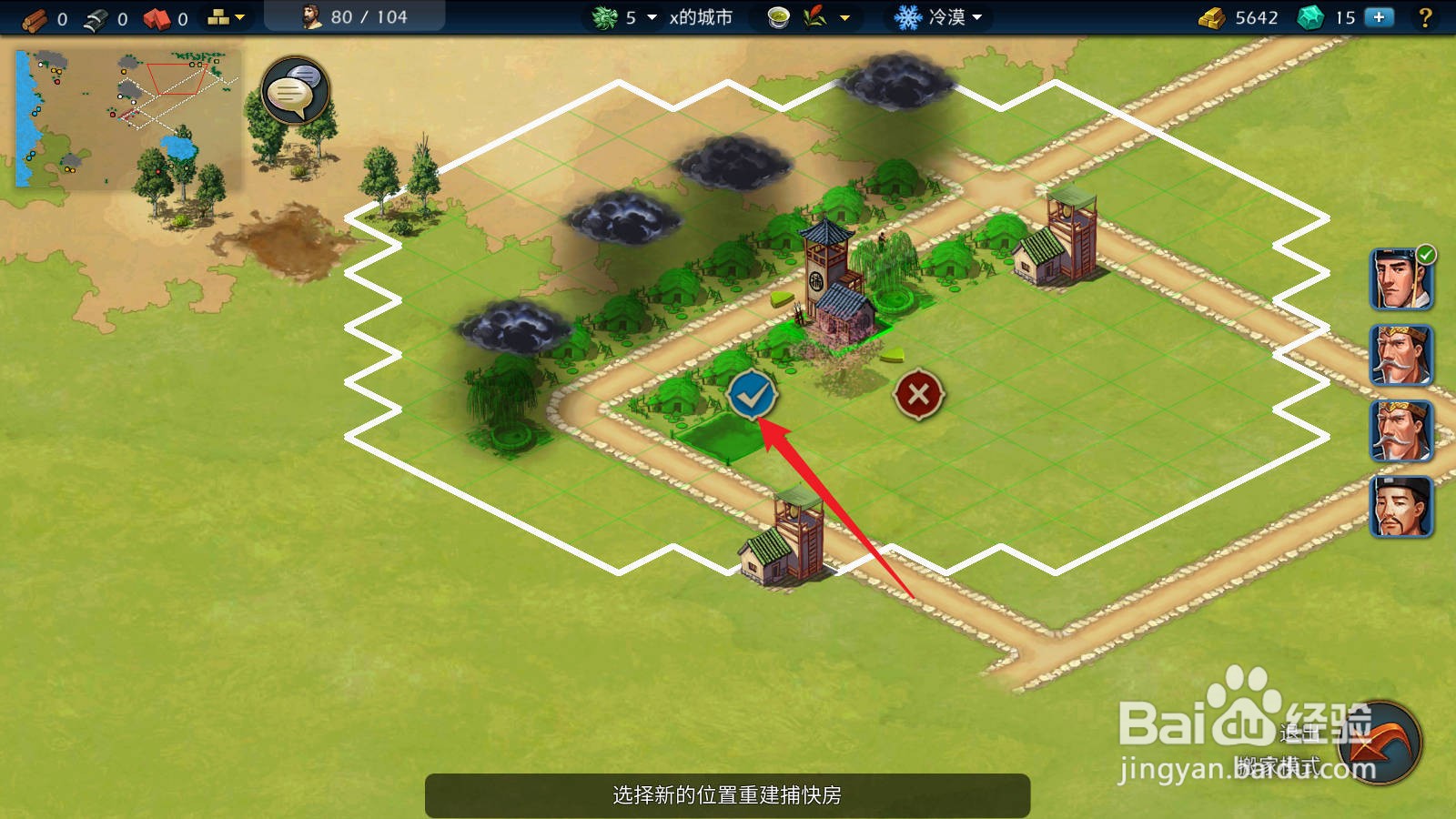Expand the gold bars dropdown arrow
Image resolution: width=1456 pixels, height=819 pixels.
(x=238, y=16)
